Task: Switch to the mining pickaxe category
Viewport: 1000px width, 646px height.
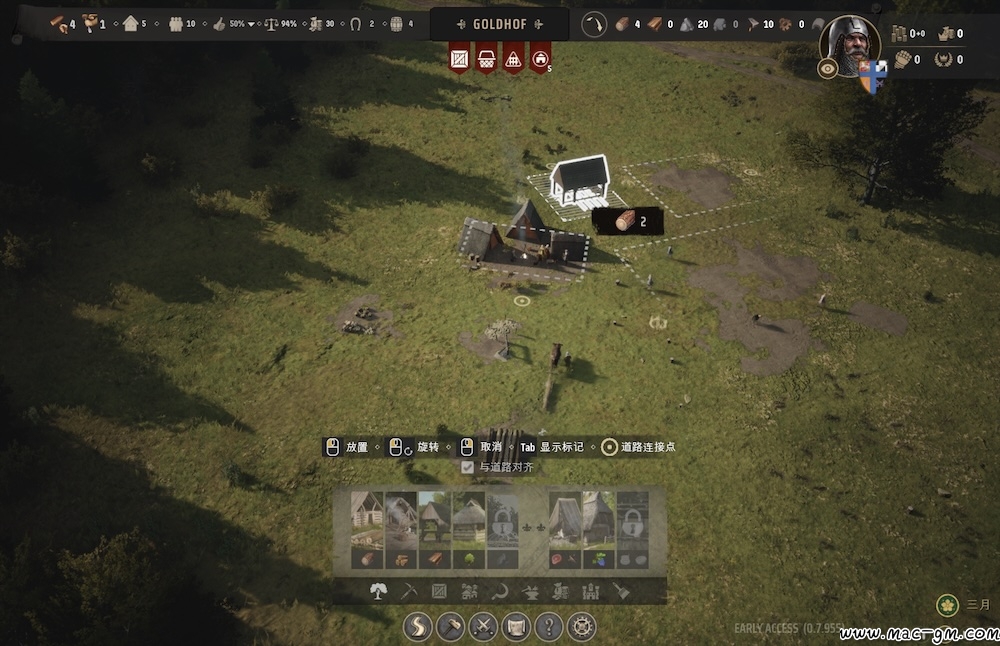Action: pos(408,591)
